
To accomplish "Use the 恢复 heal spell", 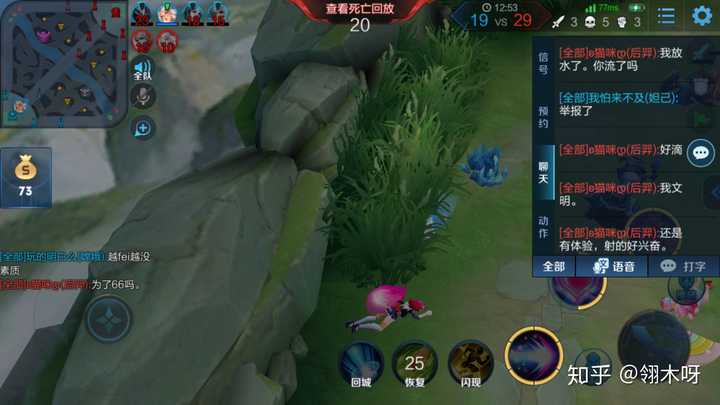I will pyautogui.click(x=414, y=364).
